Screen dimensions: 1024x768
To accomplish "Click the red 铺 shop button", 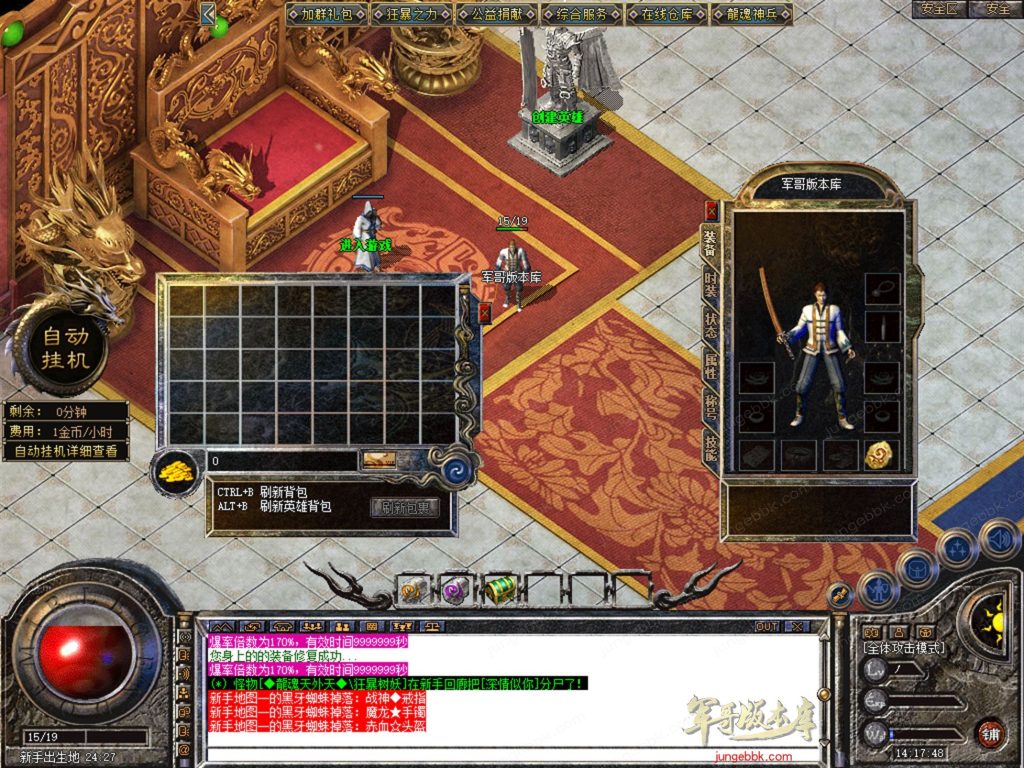I will pyautogui.click(x=990, y=732).
